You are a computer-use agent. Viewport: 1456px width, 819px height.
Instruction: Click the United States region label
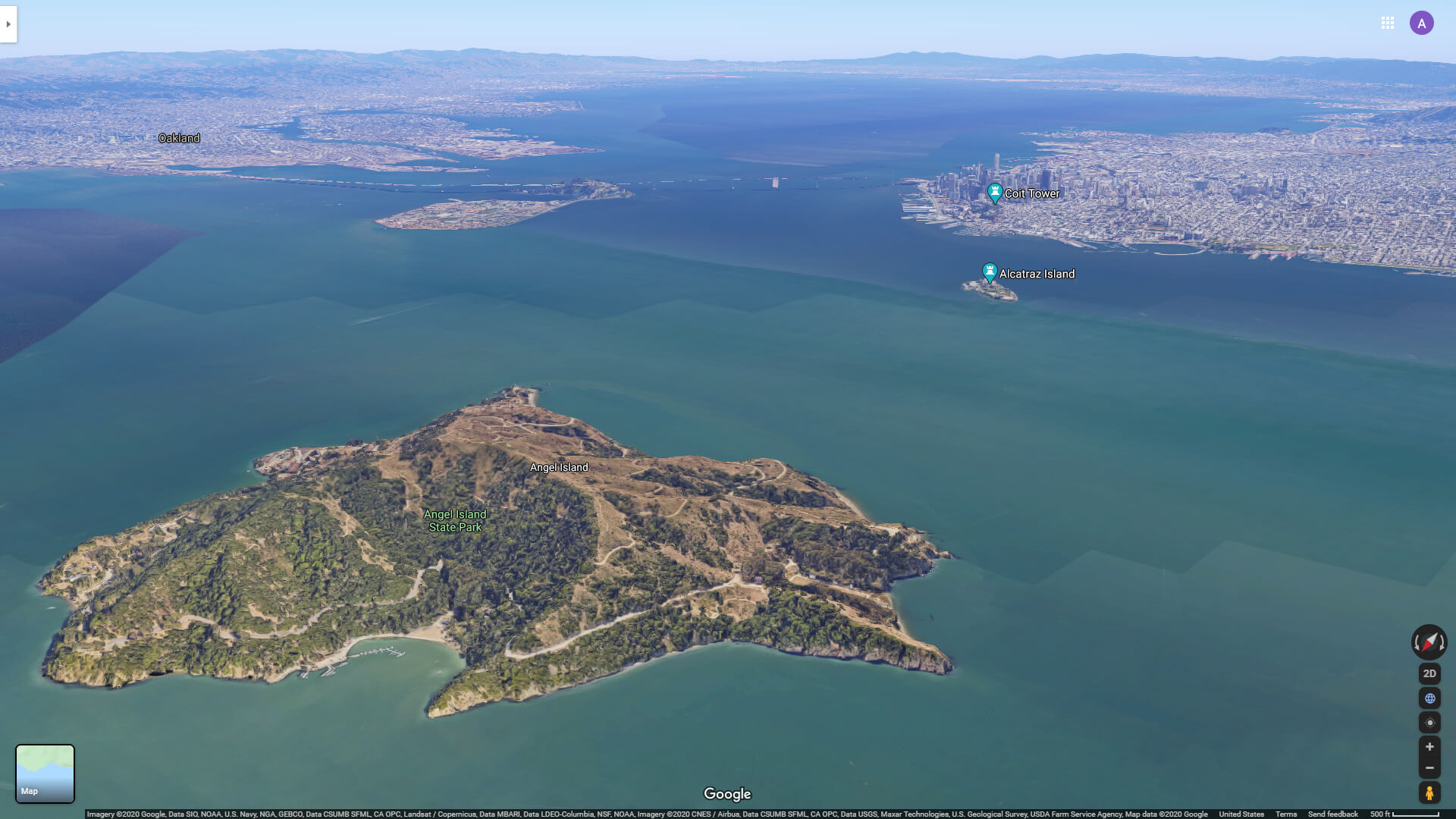click(x=1241, y=813)
